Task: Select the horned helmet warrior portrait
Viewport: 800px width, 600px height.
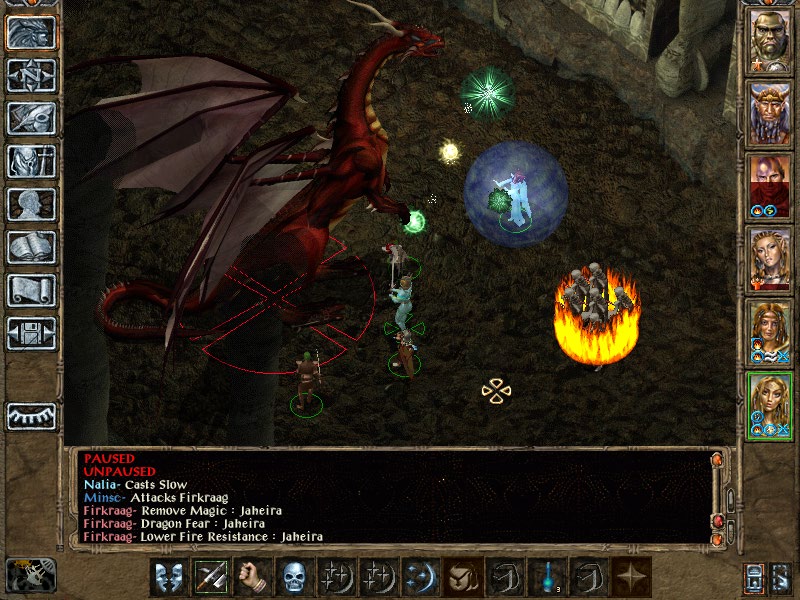Action: pyautogui.click(x=770, y=114)
